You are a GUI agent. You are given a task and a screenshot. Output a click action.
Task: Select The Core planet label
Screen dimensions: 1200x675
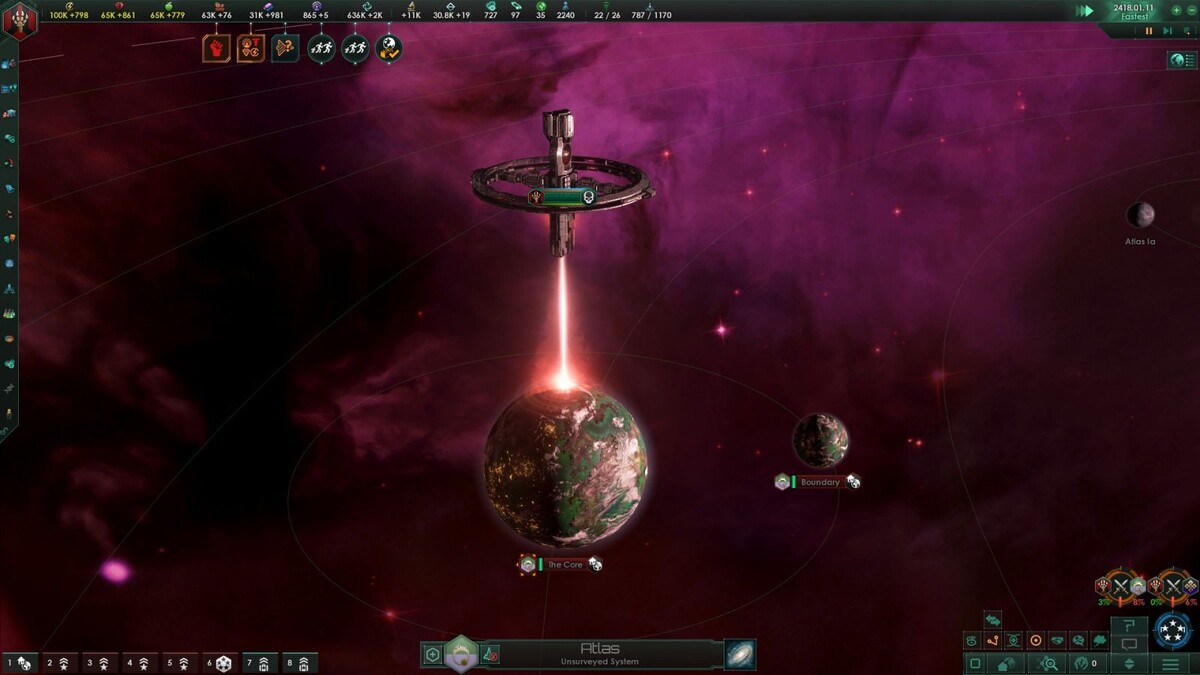coord(565,565)
